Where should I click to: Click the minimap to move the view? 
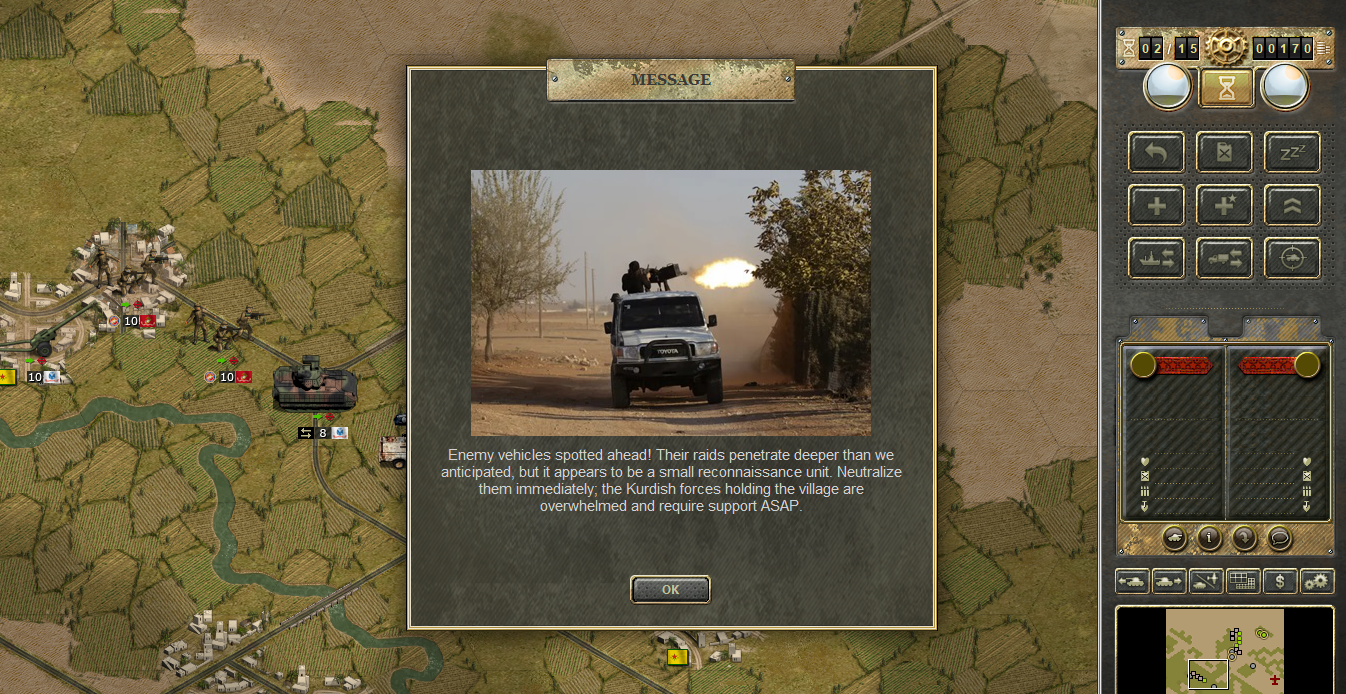coord(1224,648)
